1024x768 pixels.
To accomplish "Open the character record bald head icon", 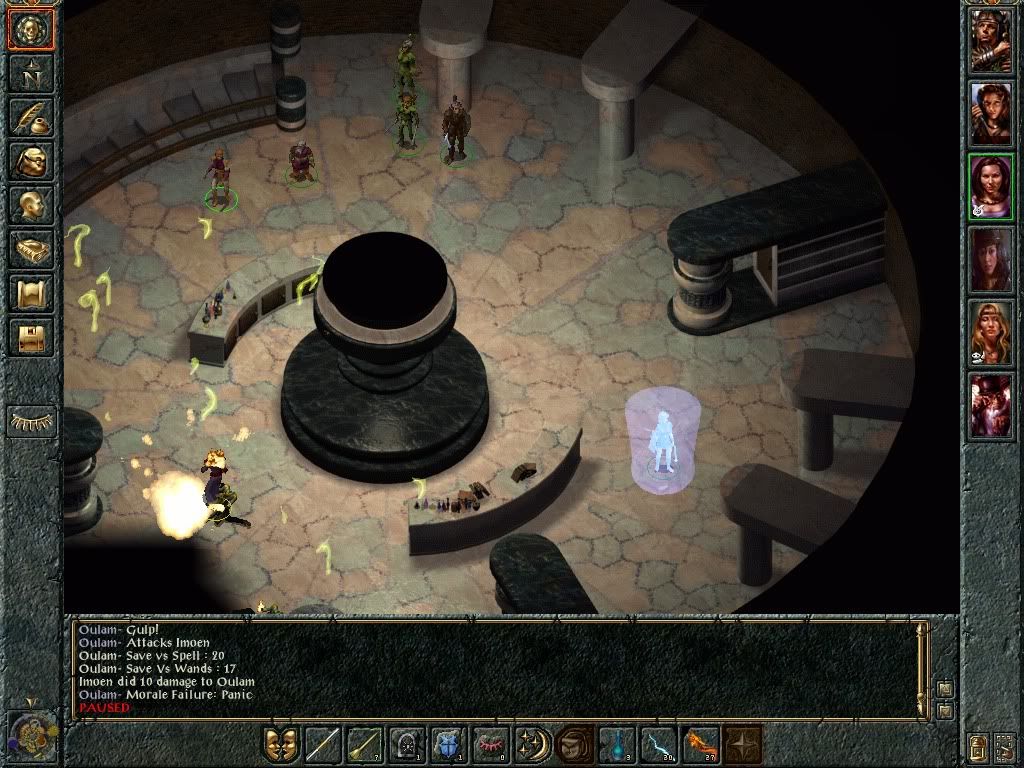I will (31, 205).
